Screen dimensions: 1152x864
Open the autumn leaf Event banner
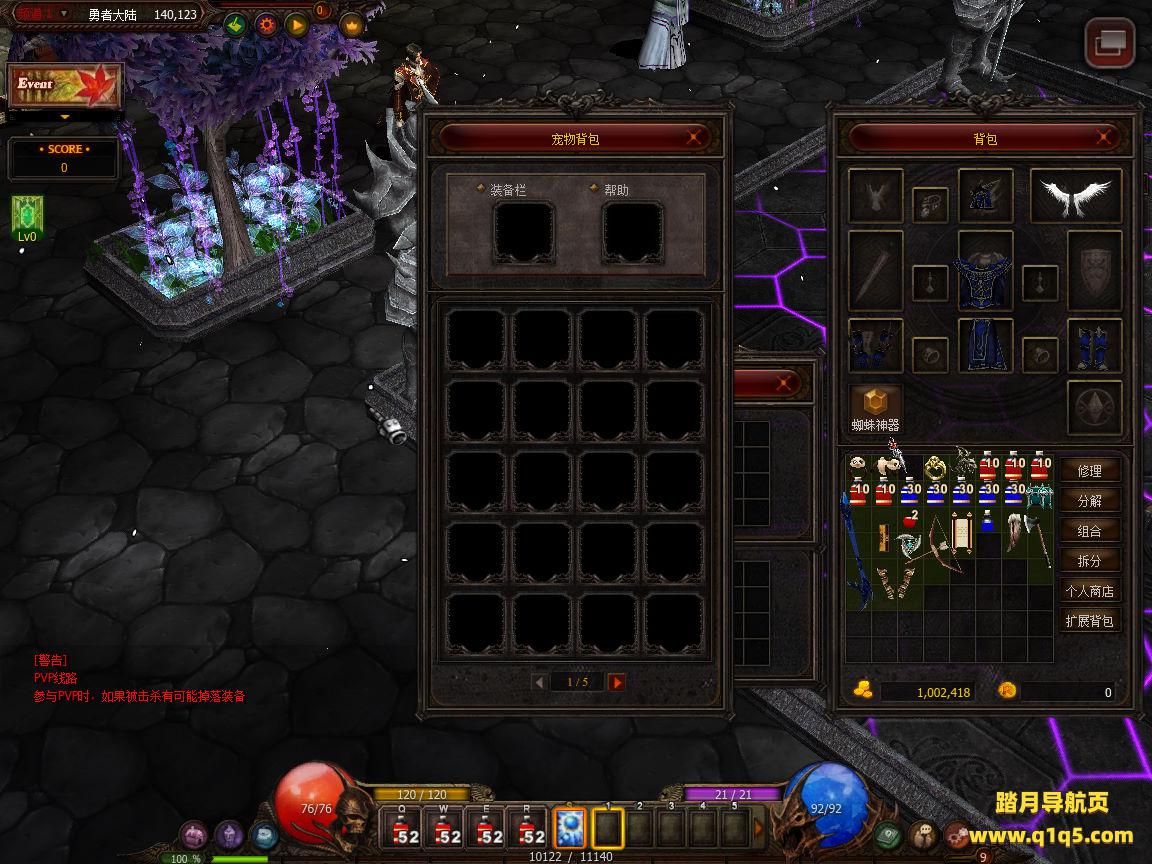pyautogui.click(x=65, y=87)
